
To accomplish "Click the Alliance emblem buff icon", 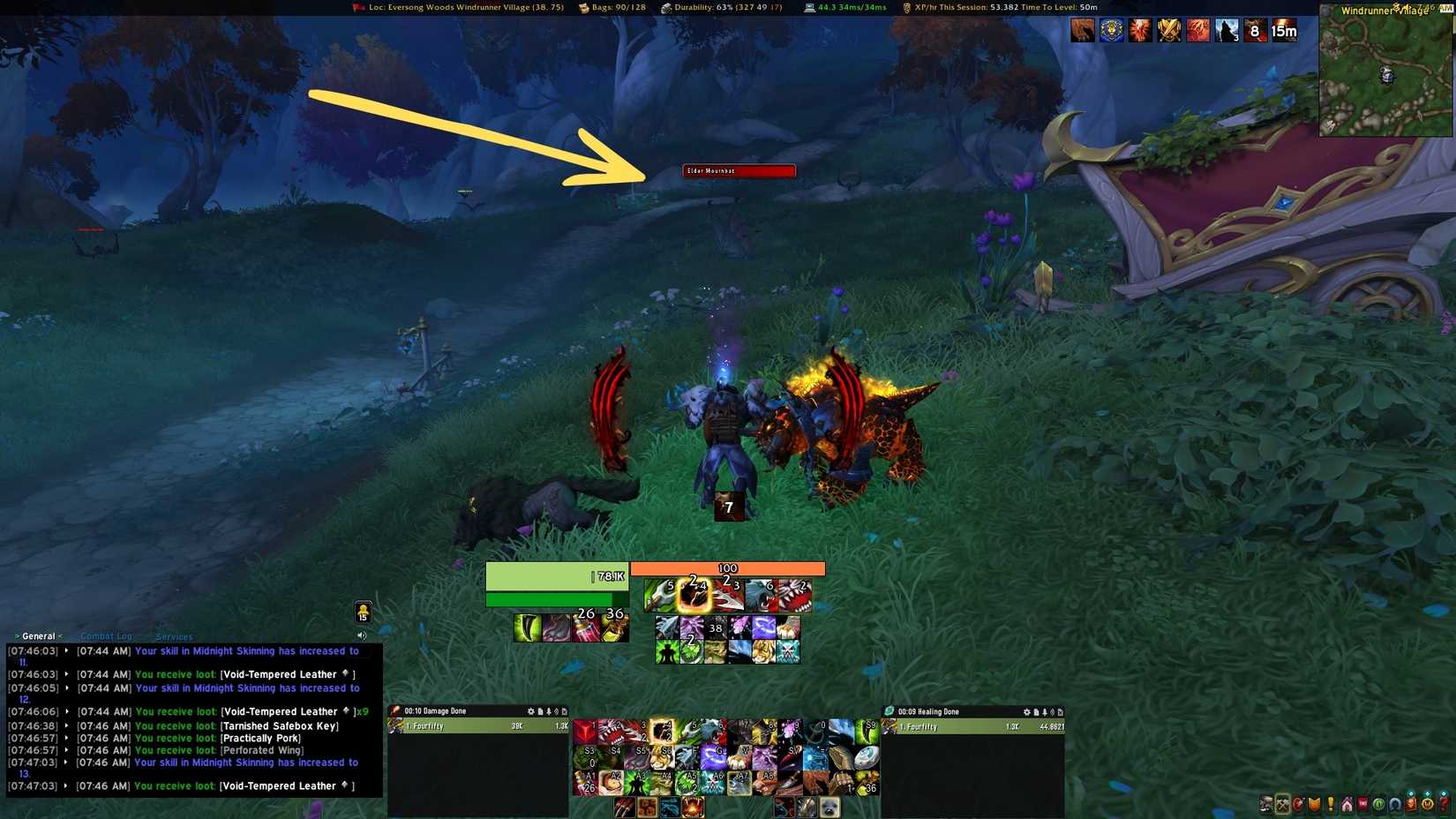I will pyautogui.click(x=1111, y=30).
